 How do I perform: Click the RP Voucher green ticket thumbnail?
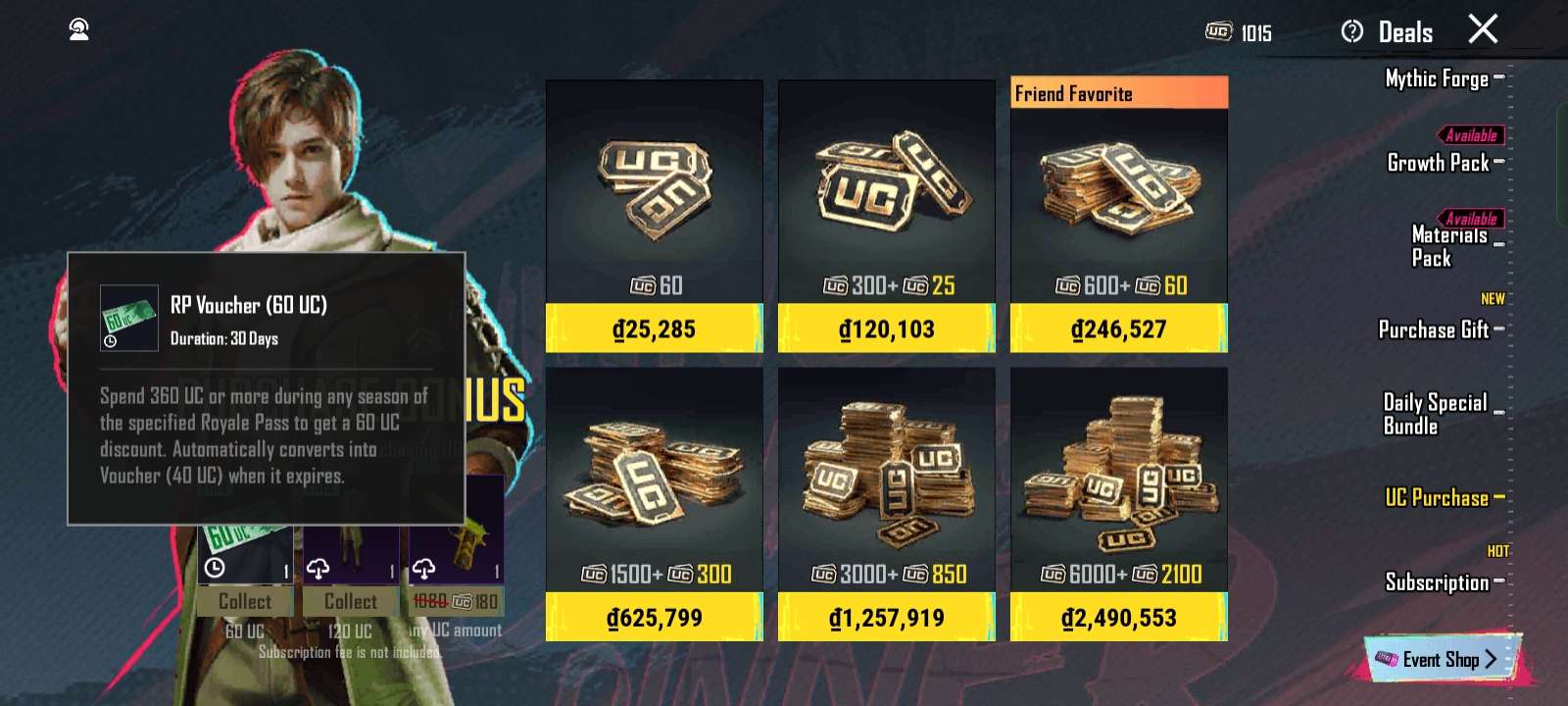point(129,319)
